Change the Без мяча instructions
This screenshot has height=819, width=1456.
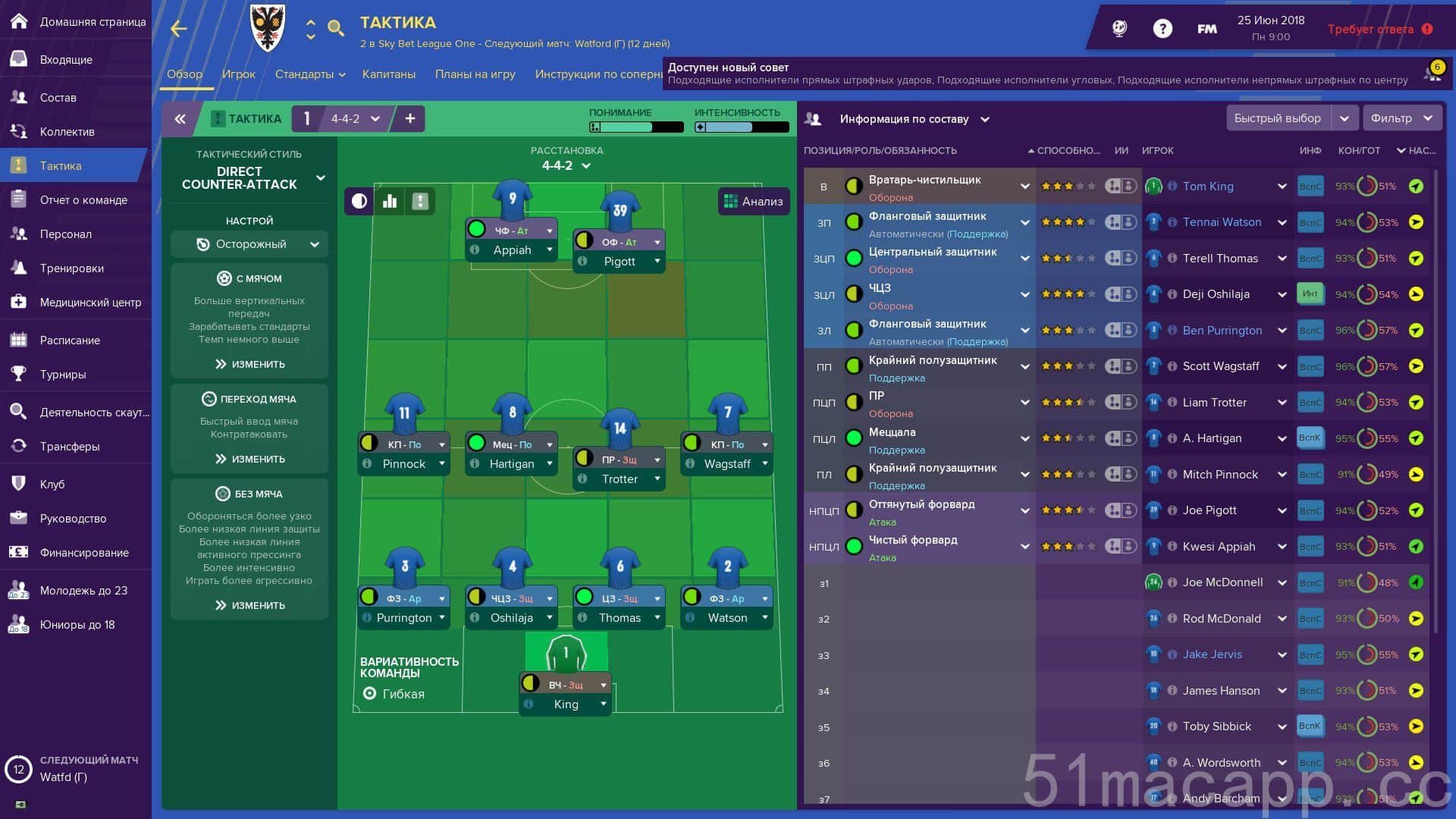tap(249, 605)
